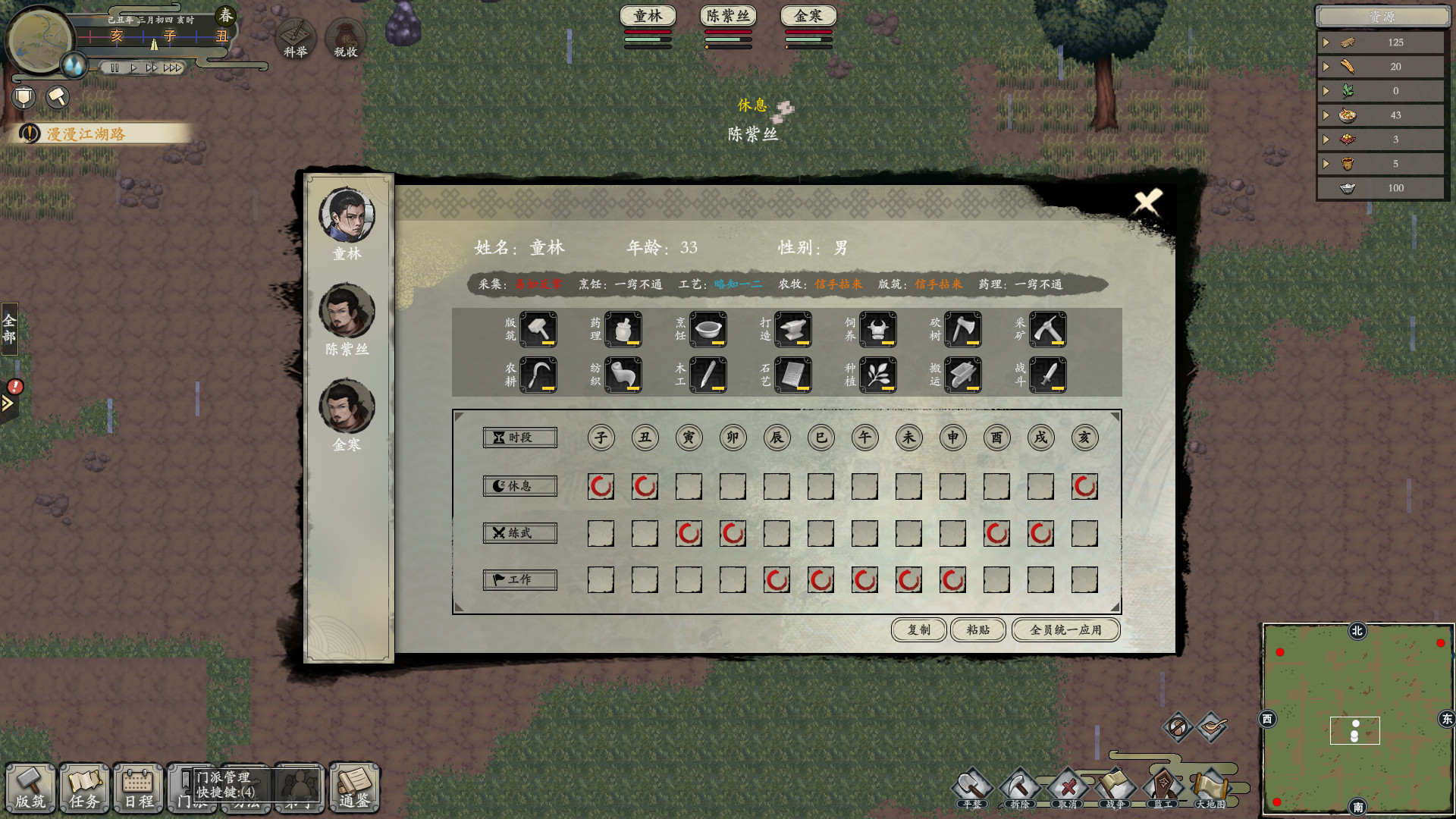
Task: Expand the bottom resource entry arrow
Action: (1327, 163)
